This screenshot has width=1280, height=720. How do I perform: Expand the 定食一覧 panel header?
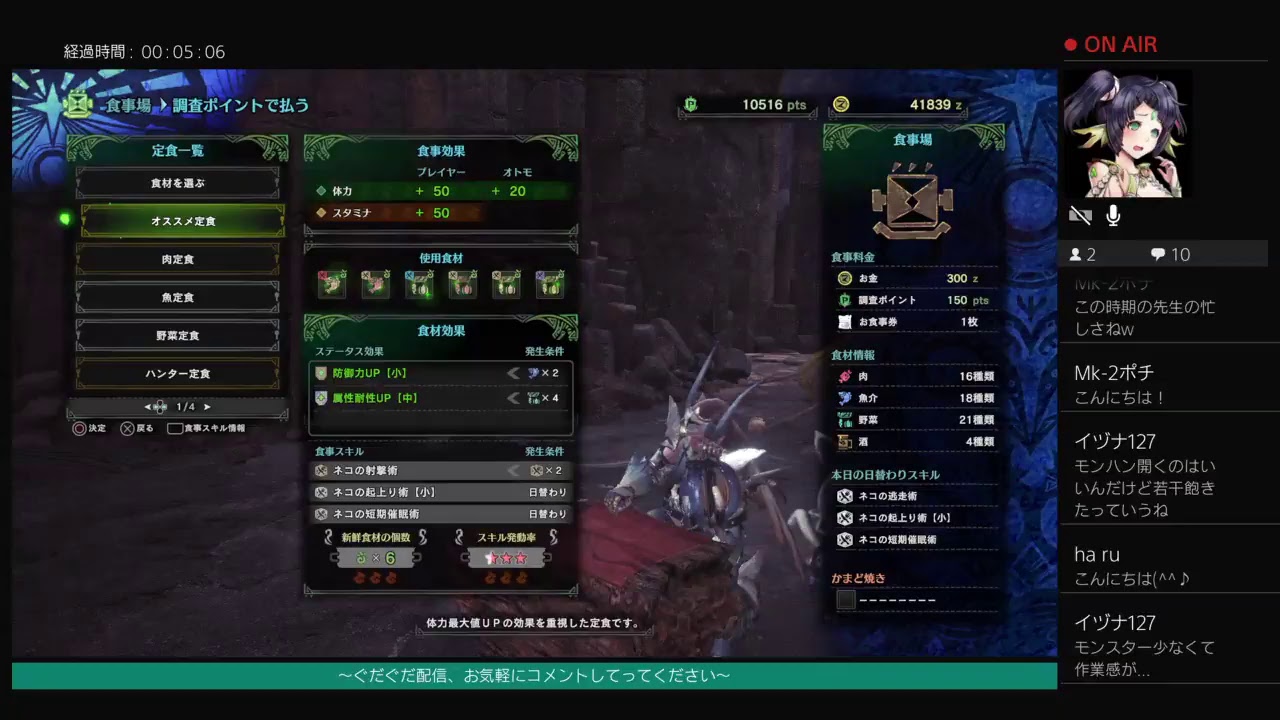click(x=178, y=151)
